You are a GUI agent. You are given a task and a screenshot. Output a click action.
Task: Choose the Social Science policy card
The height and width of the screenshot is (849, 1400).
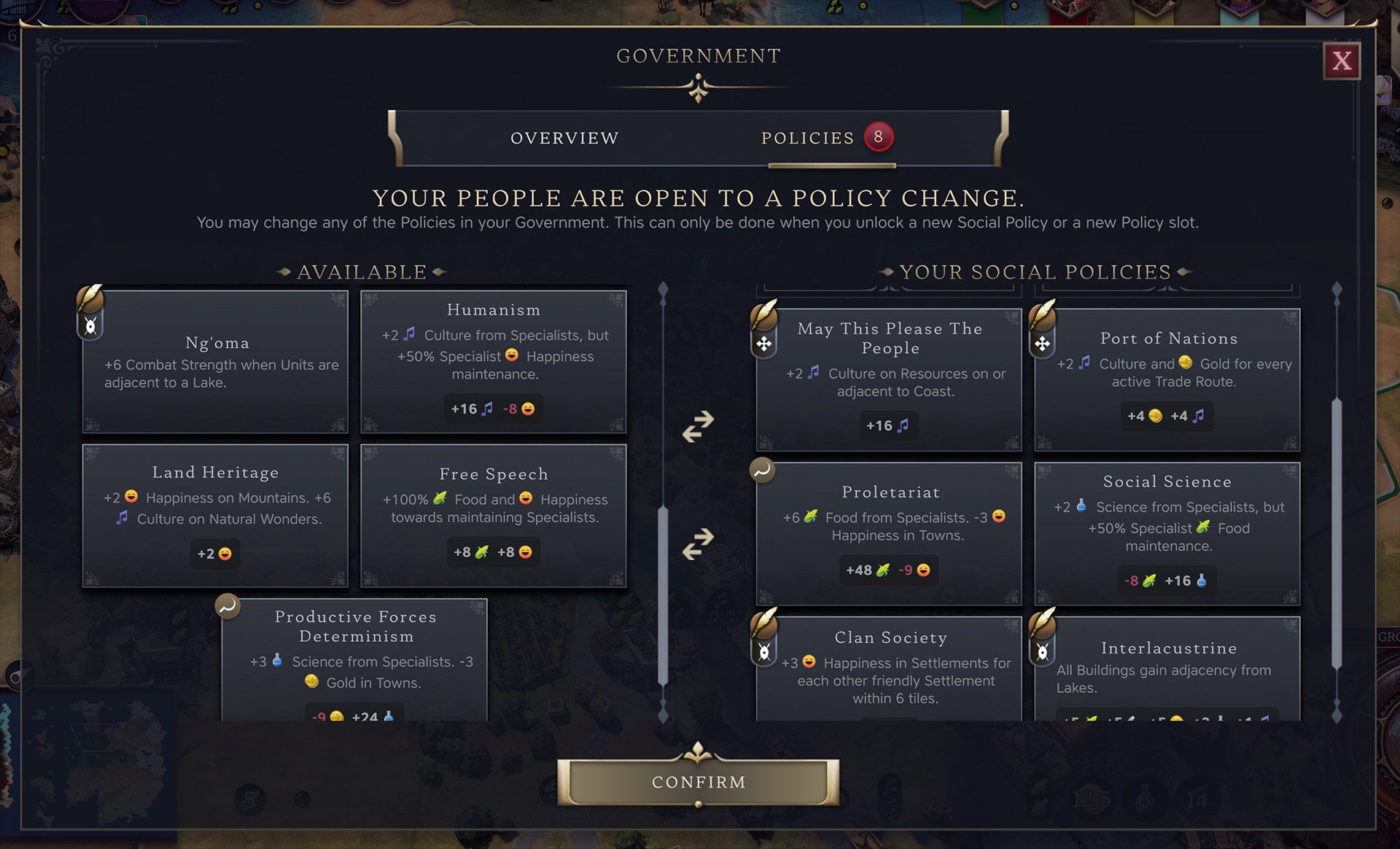click(x=1167, y=533)
